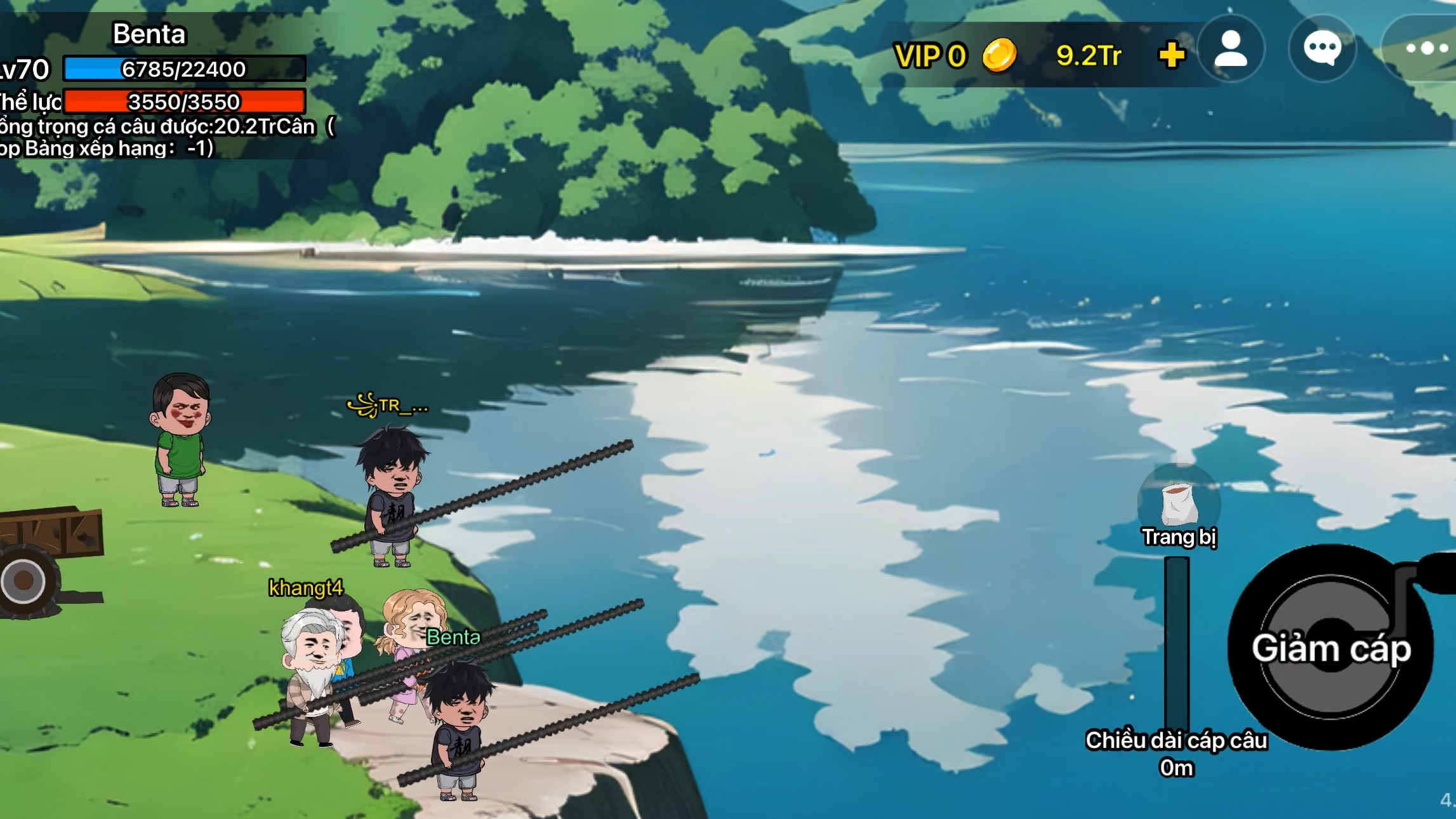Tap the Giảm cáp reel button
The image size is (1456, 819).
pos(1330,648)
